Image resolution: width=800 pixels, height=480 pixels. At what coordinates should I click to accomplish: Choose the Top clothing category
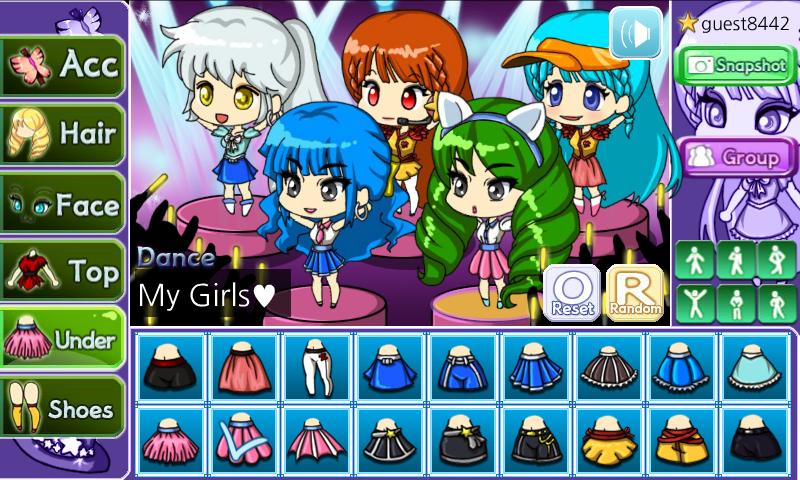point(63,271)
